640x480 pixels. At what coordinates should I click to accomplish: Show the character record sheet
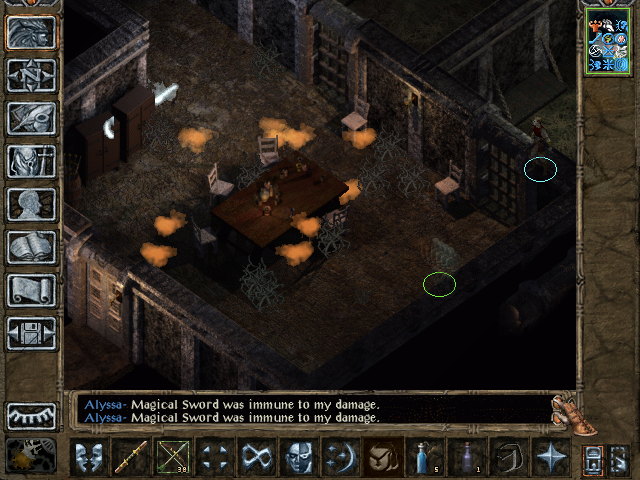tap(31, 203)
